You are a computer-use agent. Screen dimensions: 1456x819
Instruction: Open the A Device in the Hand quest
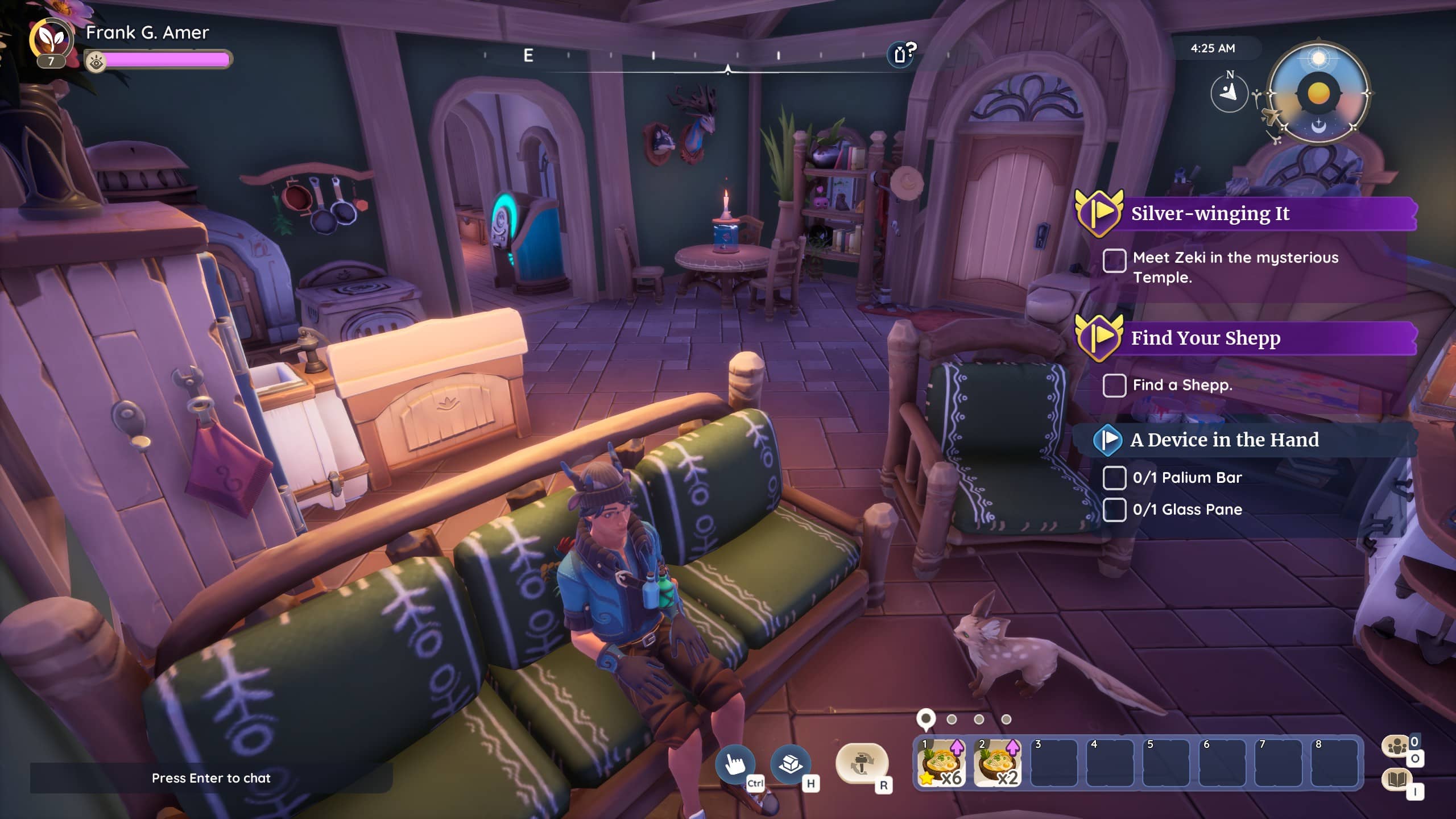coord(1224,440)
